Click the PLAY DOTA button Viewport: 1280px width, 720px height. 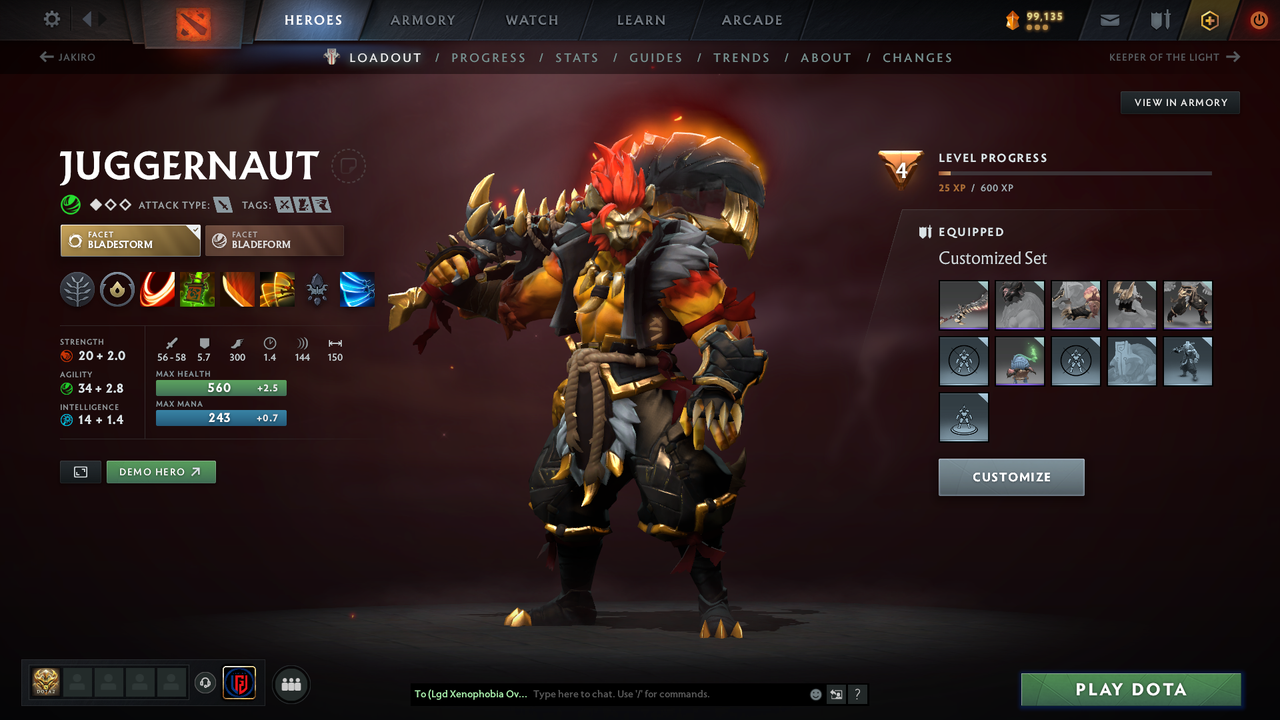point(1130,689)
